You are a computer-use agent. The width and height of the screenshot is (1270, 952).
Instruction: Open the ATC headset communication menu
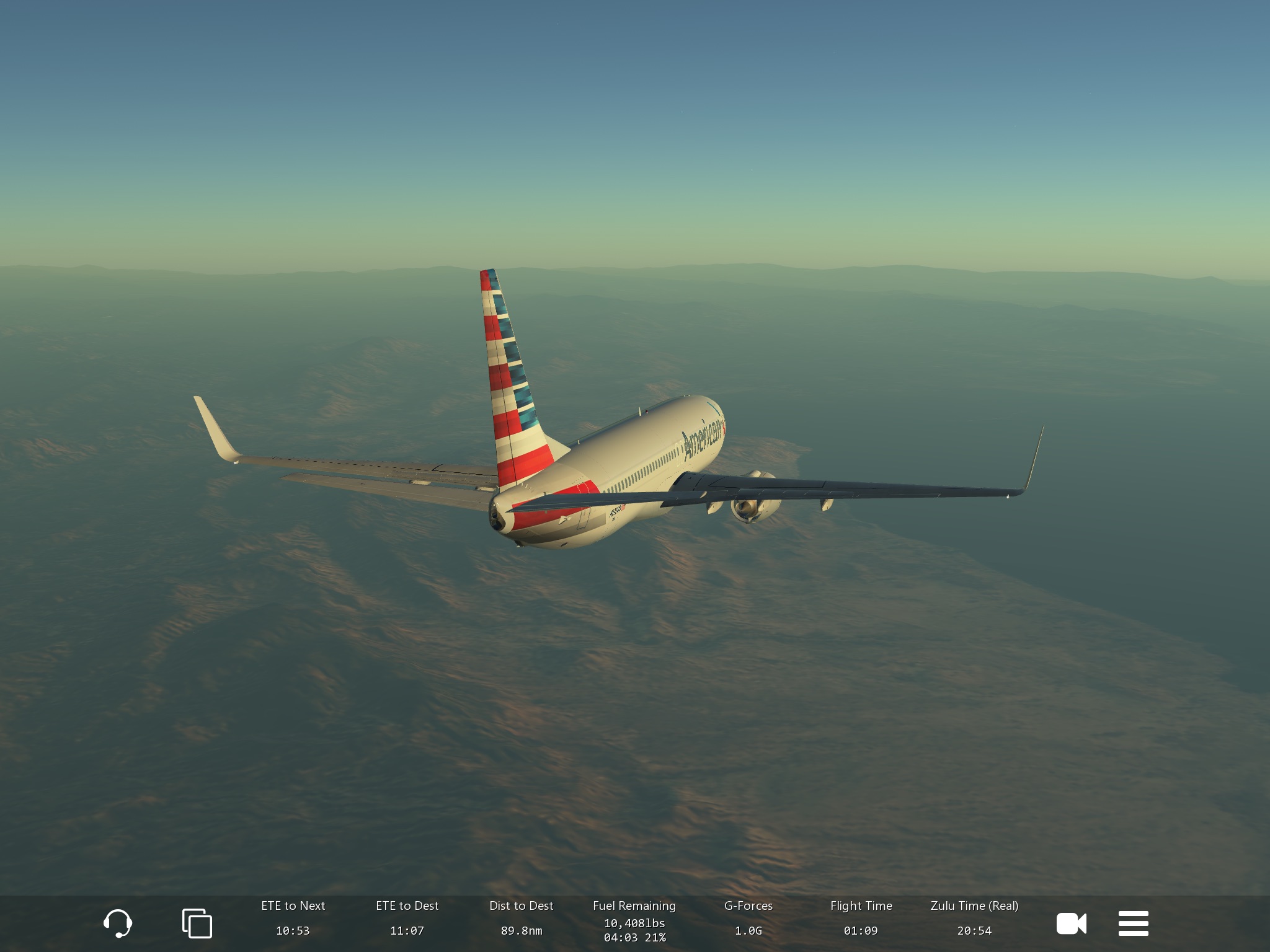(x=117, y=923)
